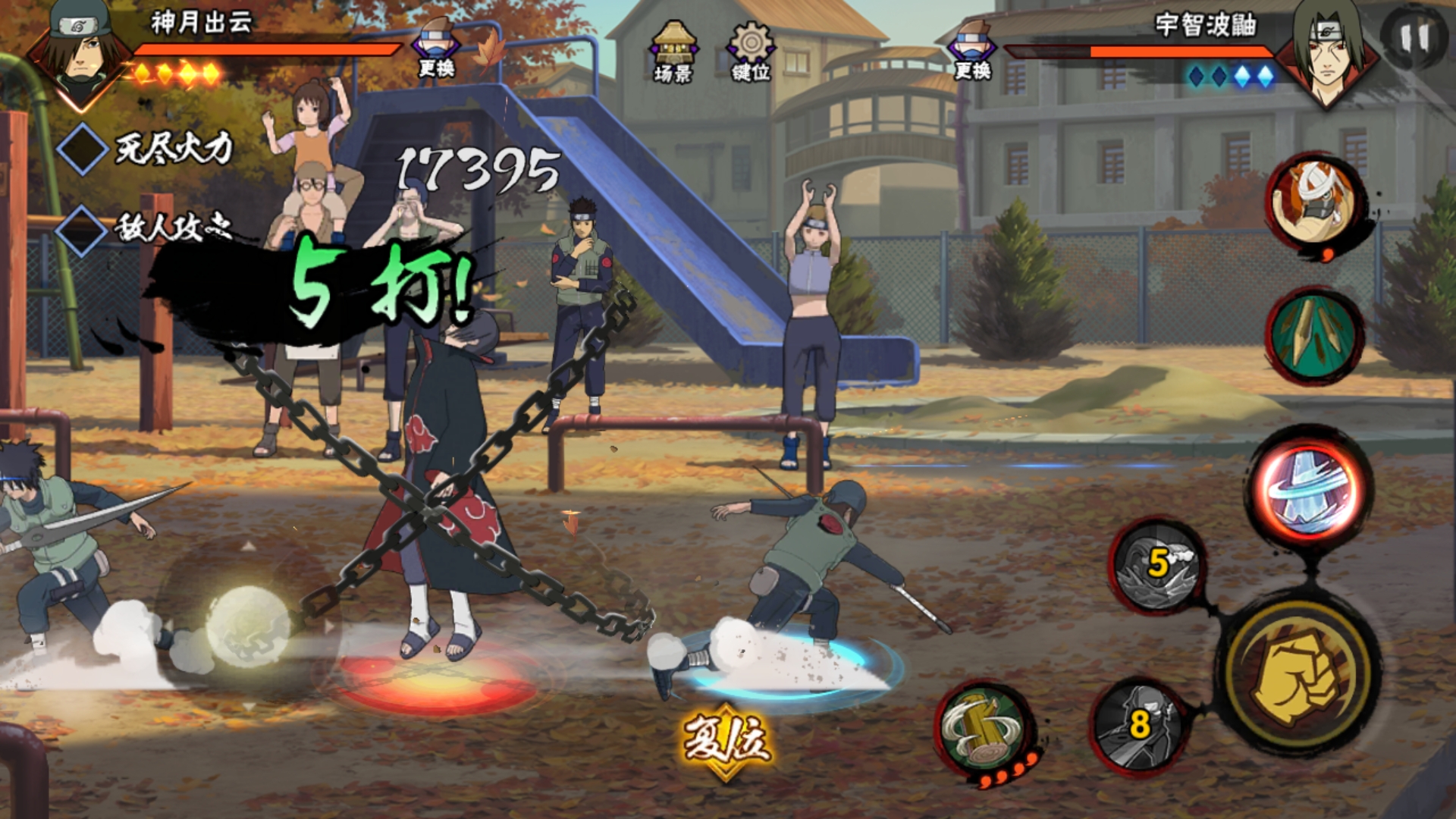Toggle the 无尽火力 option
The height and width of the screenshot is (819, 1456).
pos(82,149)
